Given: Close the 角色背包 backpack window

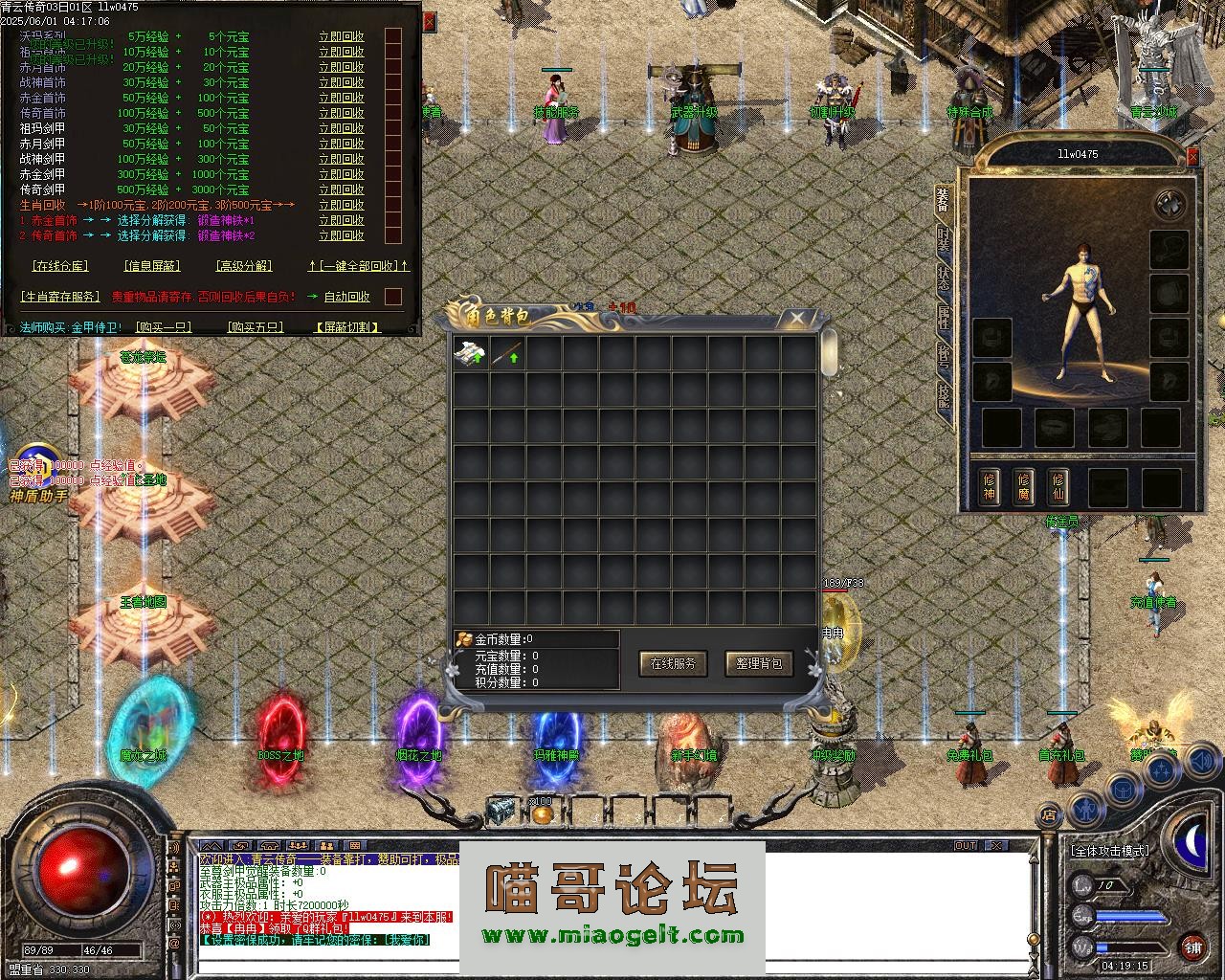Looking at the screenshot, I should click(x=797, y=318).
